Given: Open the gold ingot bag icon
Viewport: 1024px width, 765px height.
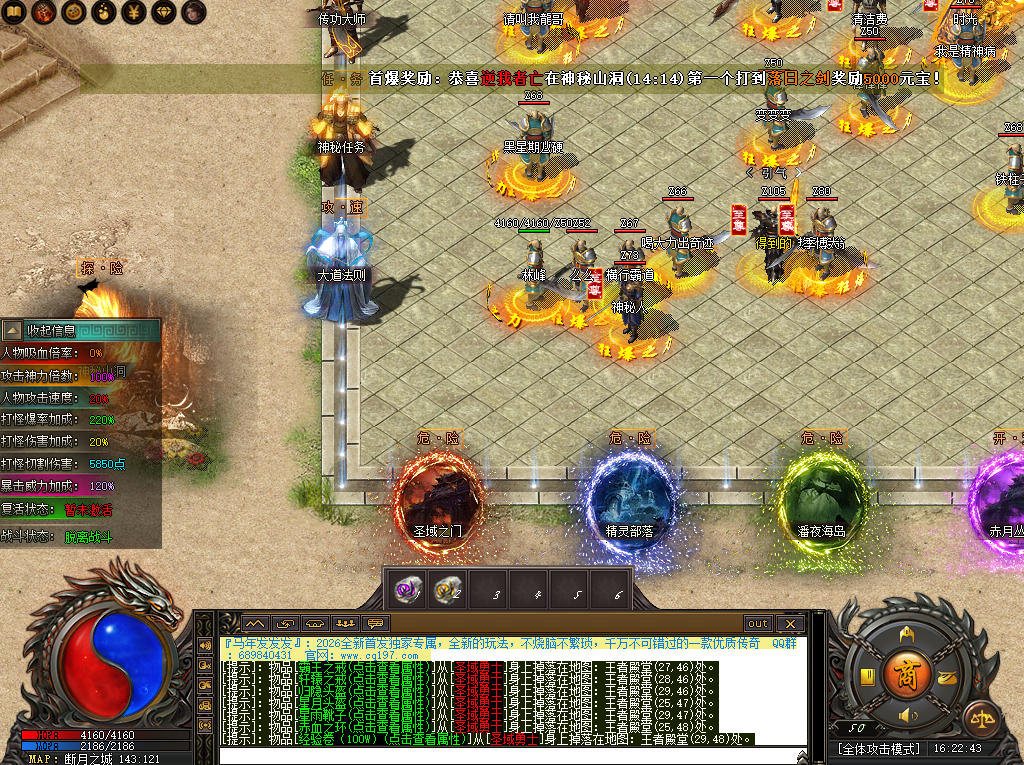Looking at the screenshot, I should (x=946, y=675).
